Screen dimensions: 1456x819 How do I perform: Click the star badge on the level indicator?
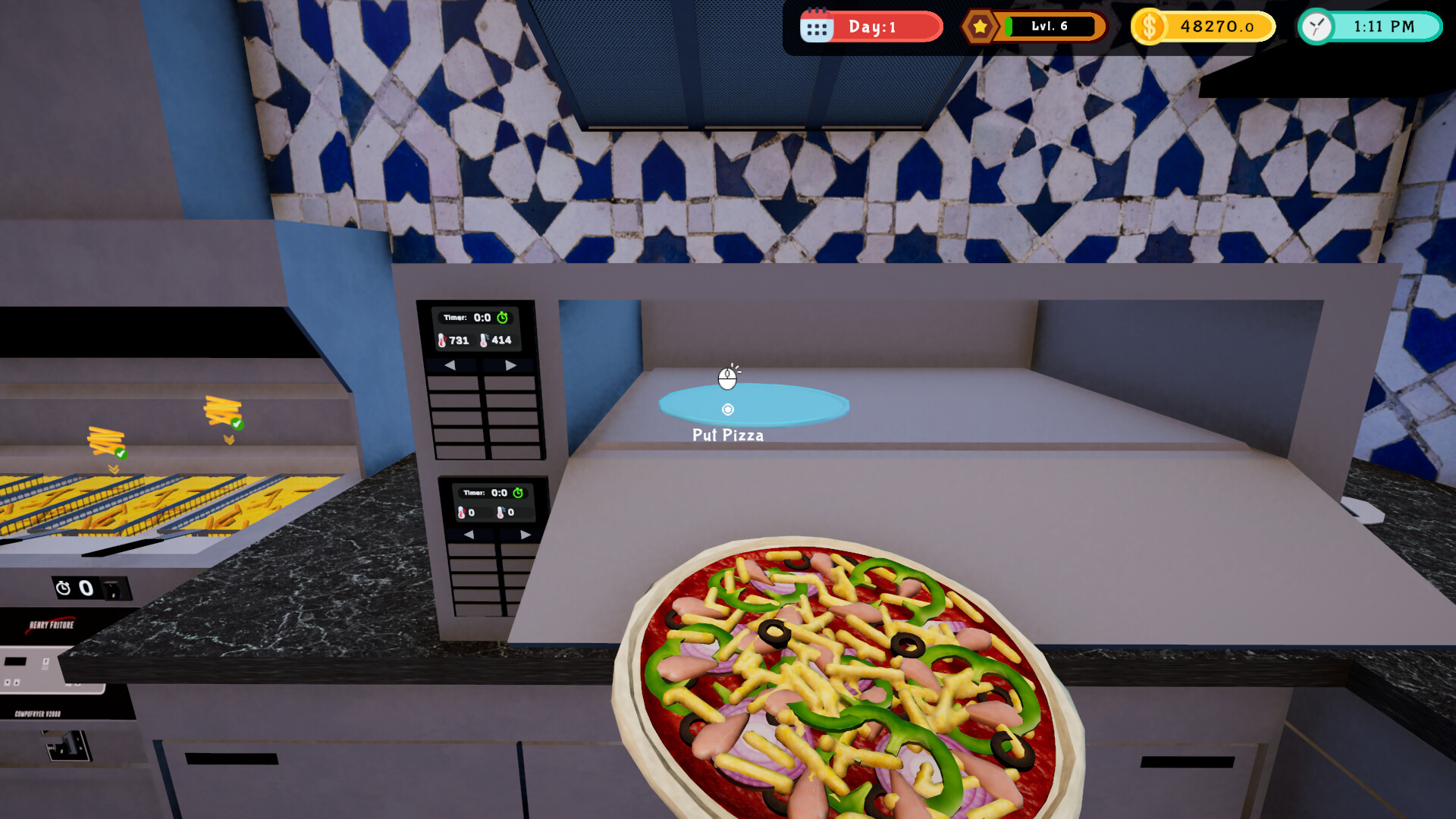[981, 26]
